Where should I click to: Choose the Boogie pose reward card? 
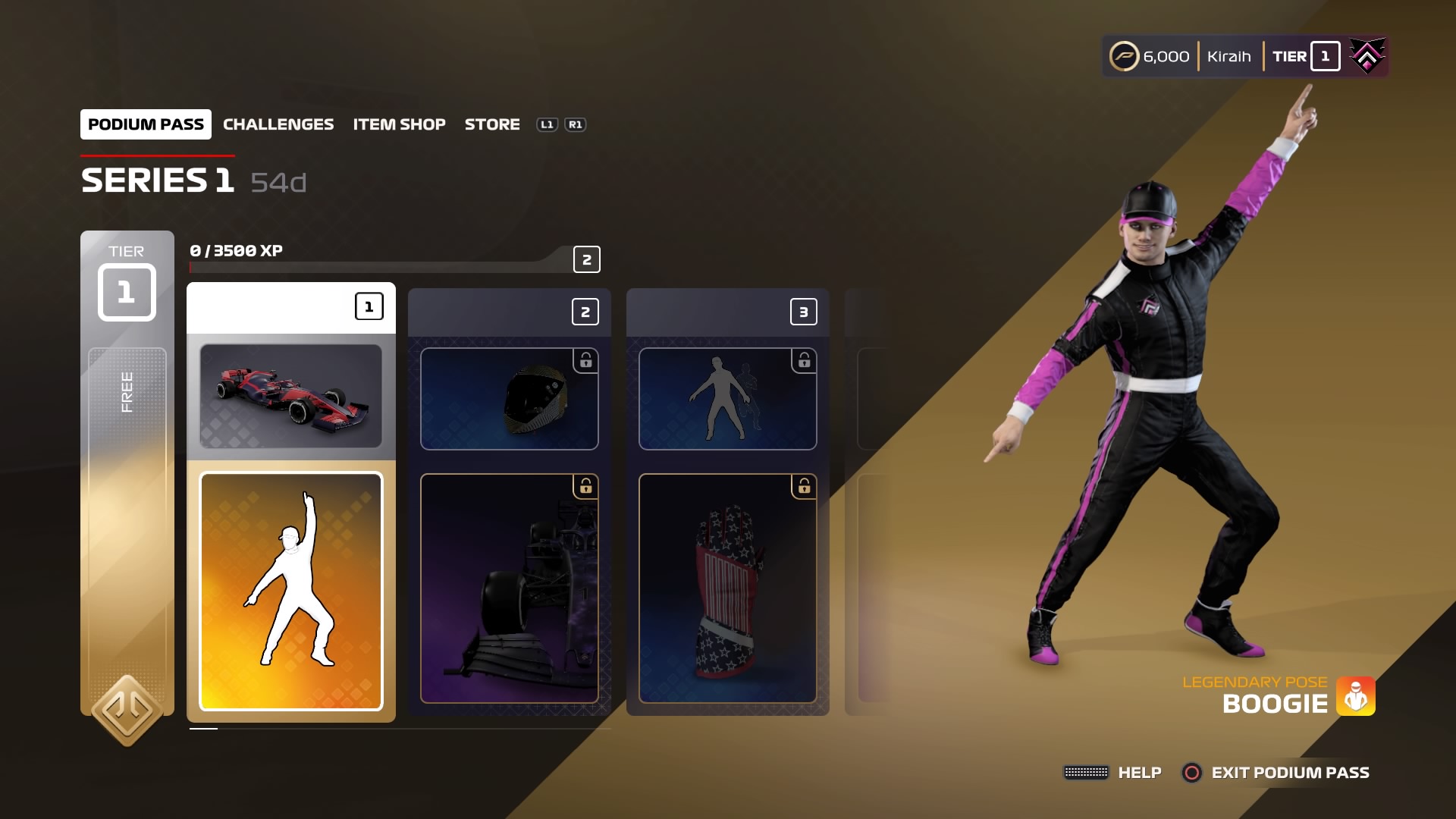(x=291, y=591)
